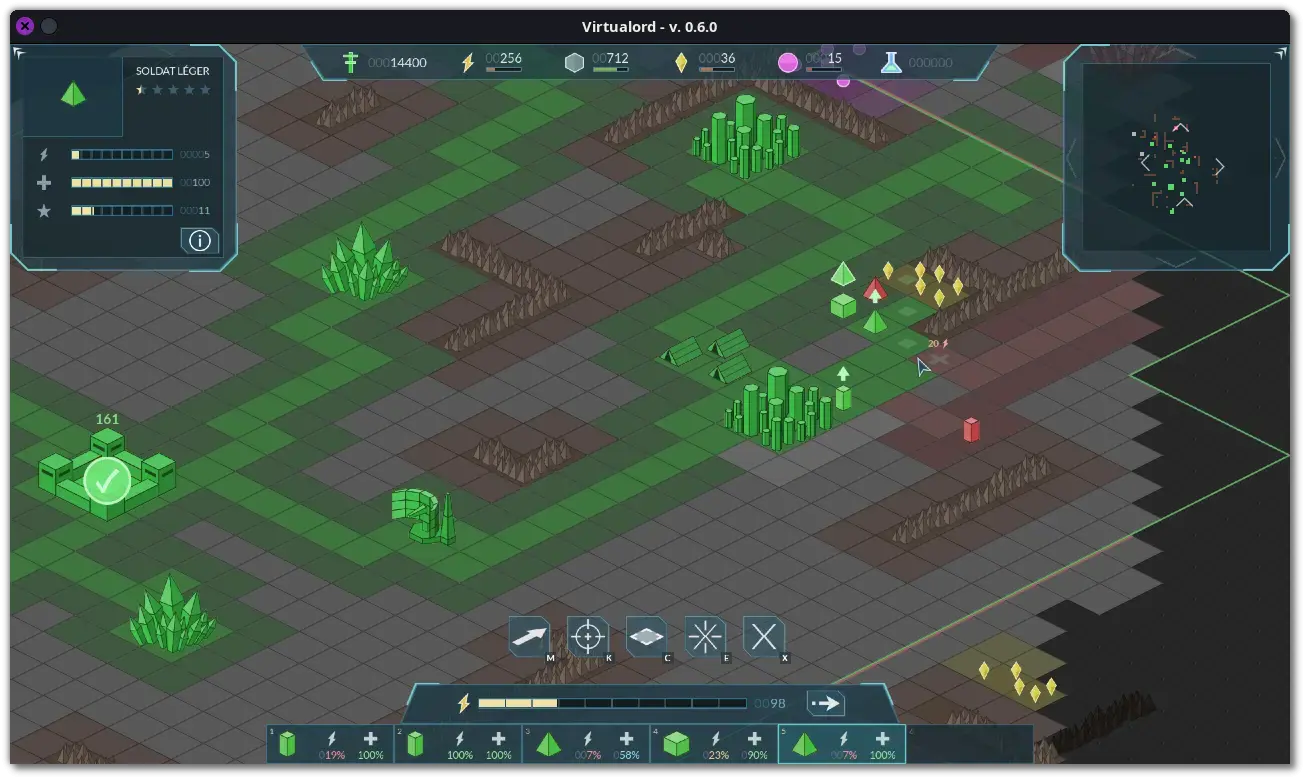Activate the diamond tile conquer command

click(x=646, y=636)
